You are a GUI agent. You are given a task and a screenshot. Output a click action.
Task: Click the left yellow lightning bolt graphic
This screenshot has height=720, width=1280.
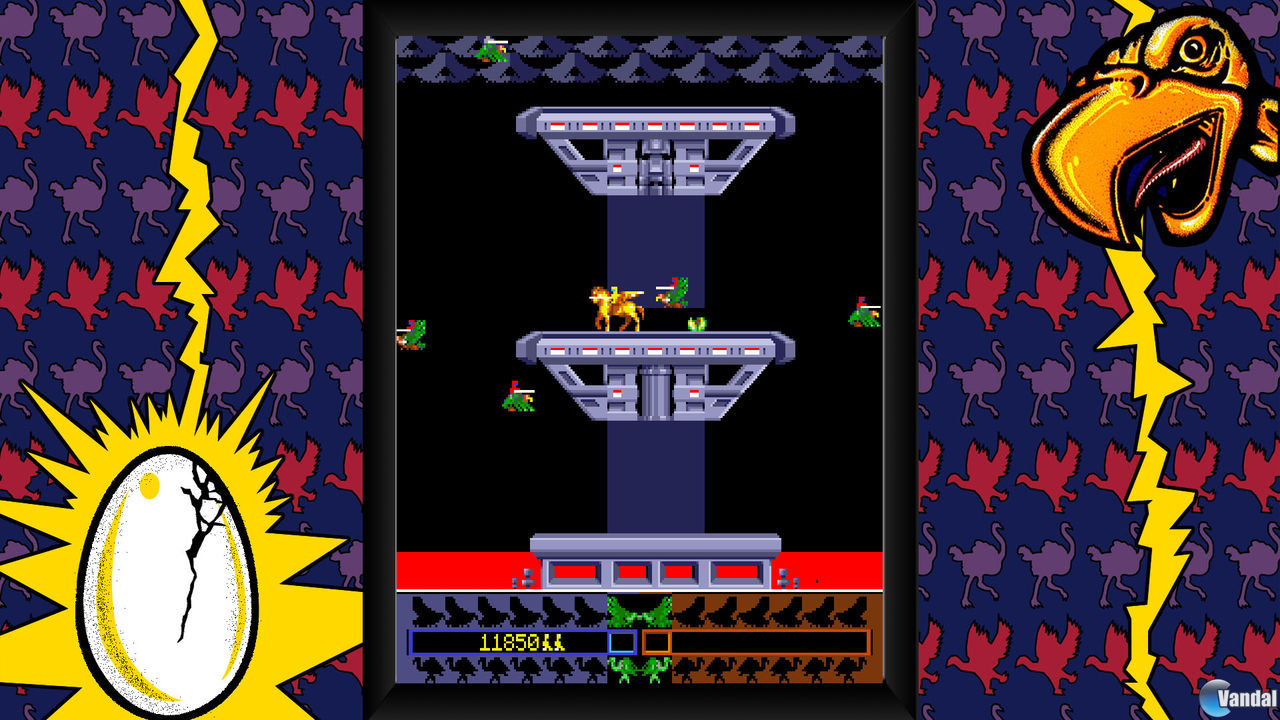185,200
